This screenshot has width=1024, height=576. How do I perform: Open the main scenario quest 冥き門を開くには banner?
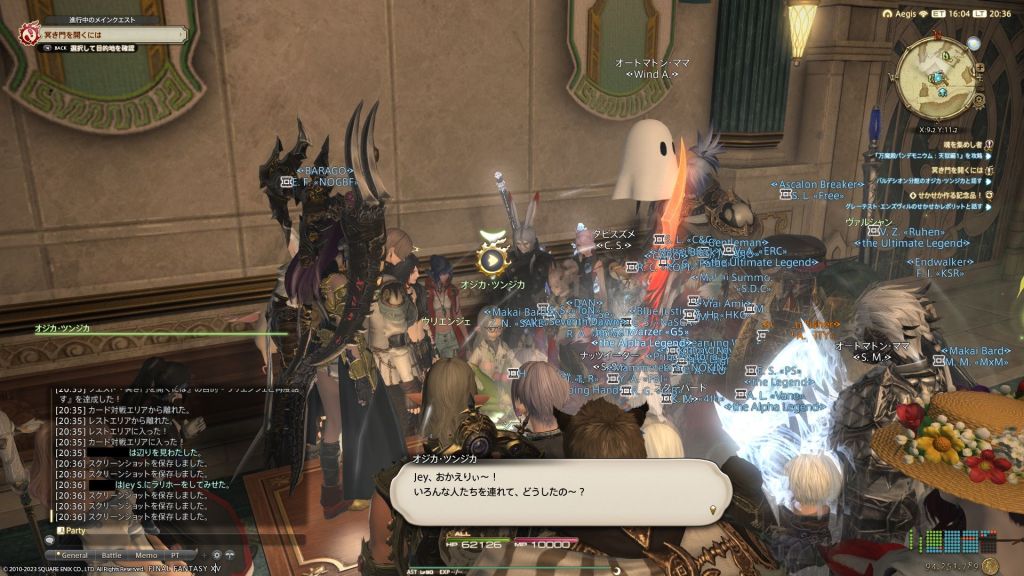pos(100,34)
